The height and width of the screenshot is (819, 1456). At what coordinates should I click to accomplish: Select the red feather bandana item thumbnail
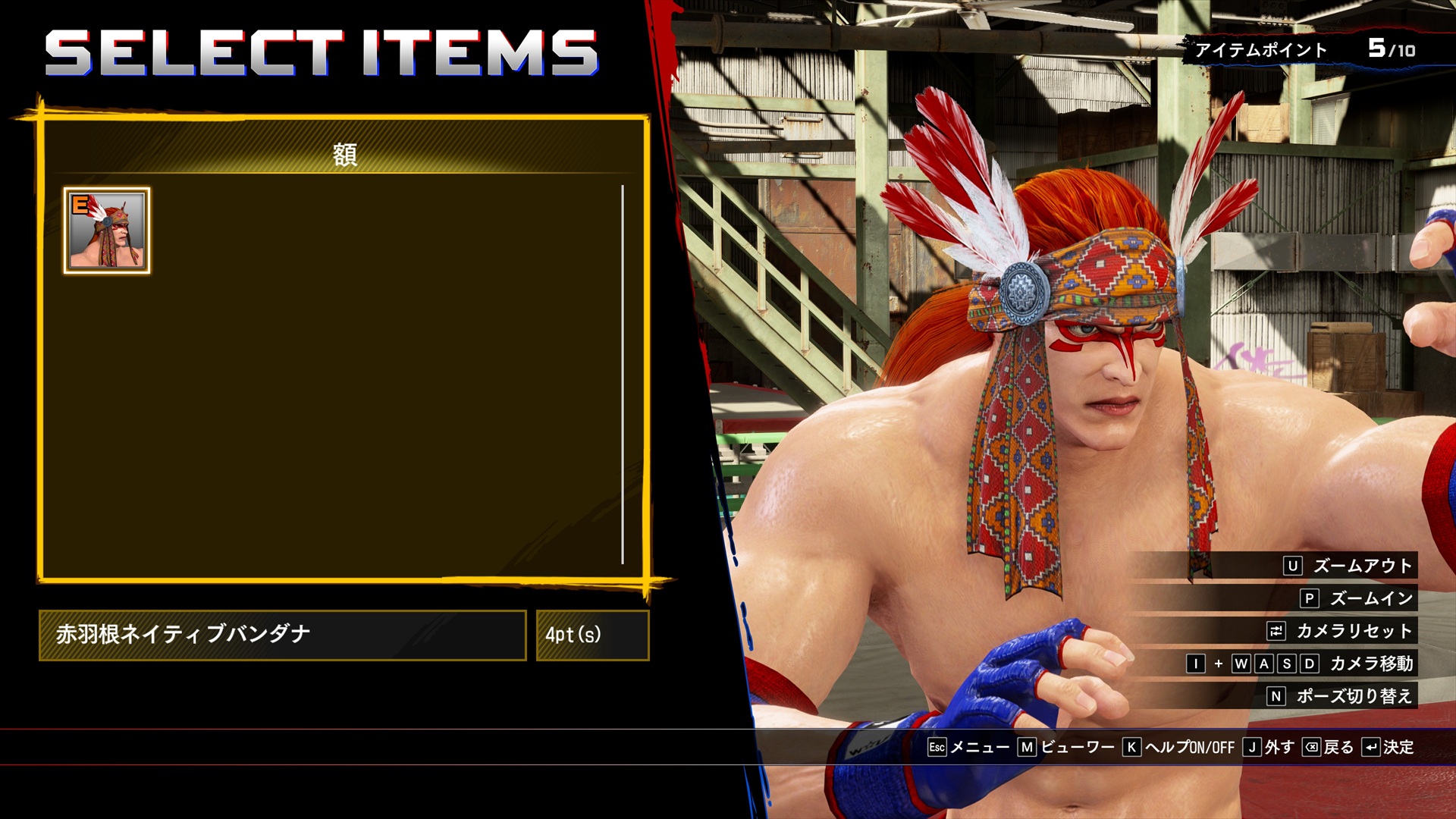click(x=106, y=230)
